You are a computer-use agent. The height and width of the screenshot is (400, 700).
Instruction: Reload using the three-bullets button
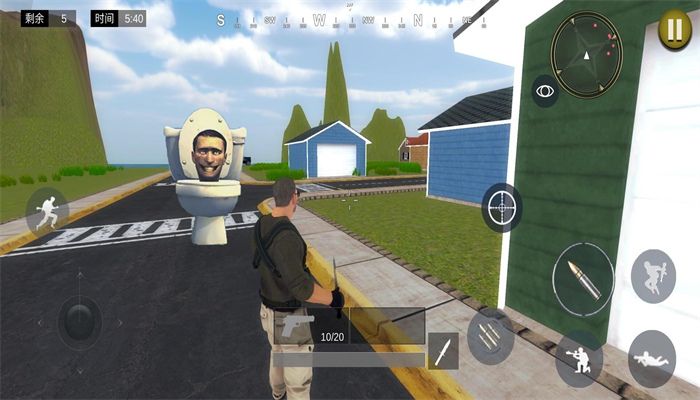point(490,337)
